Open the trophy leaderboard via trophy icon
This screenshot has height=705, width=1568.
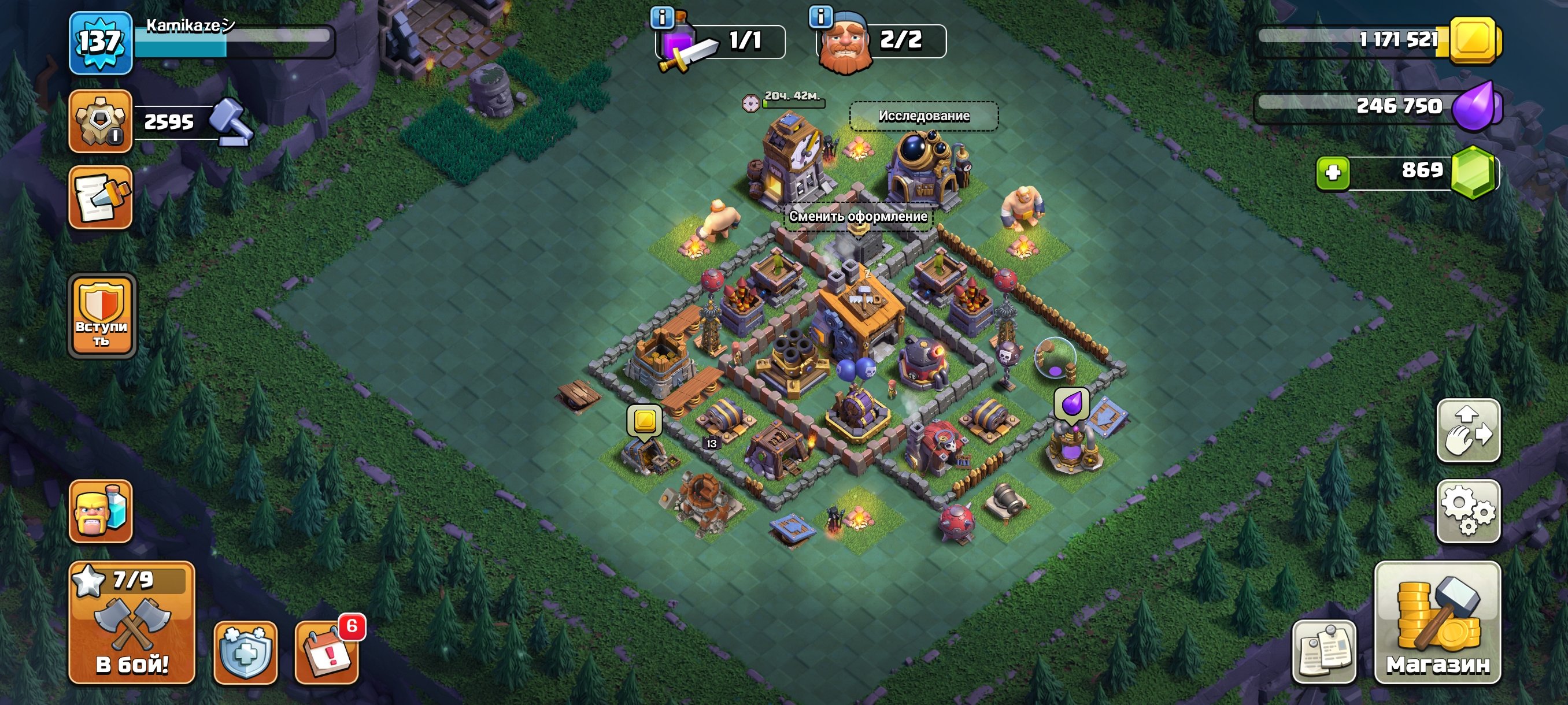point(101,120)
